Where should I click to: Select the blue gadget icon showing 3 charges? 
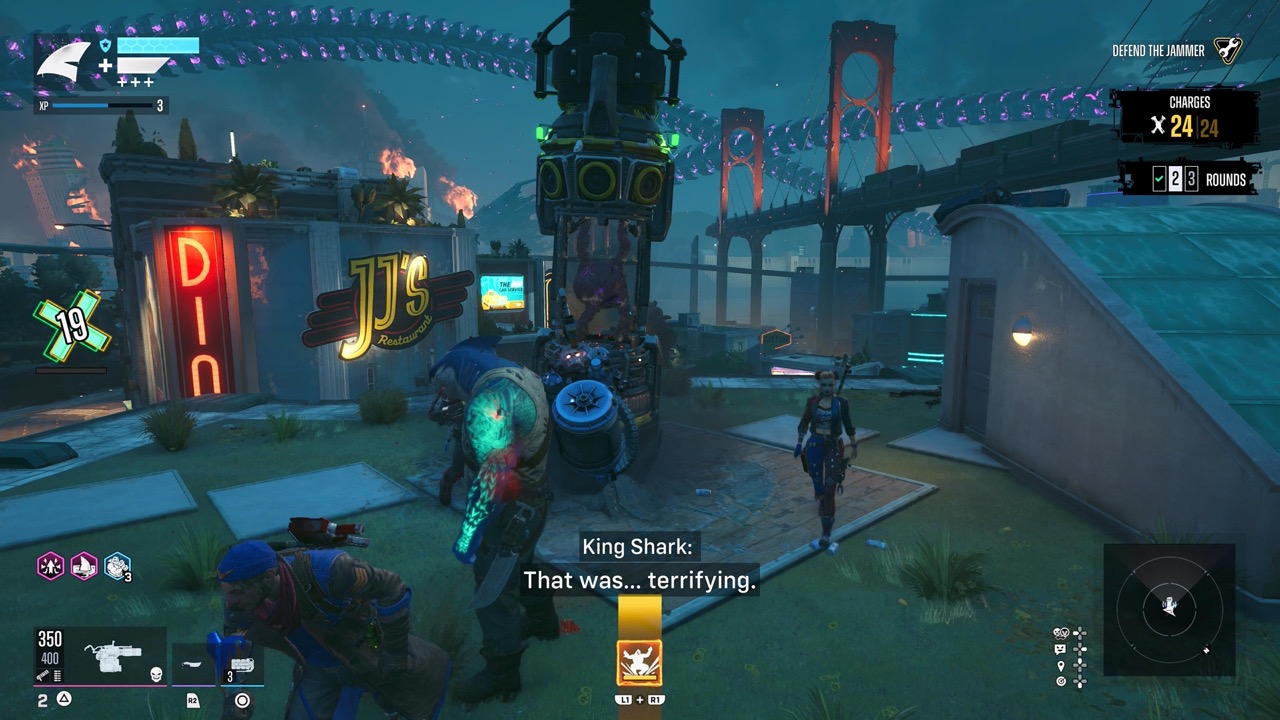click(116, 567)
